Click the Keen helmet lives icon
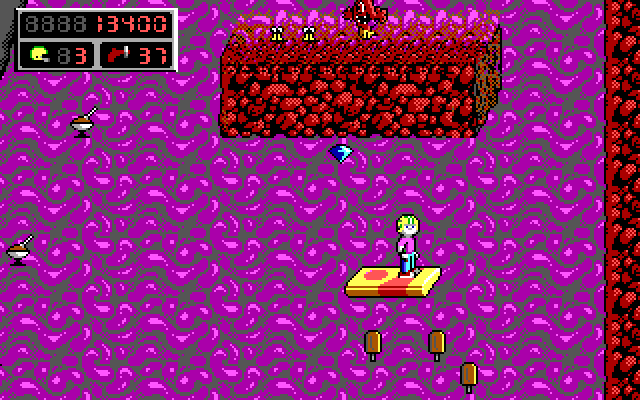Image resolution: width=640 pixels, height=400 pixels. (39, 52)
